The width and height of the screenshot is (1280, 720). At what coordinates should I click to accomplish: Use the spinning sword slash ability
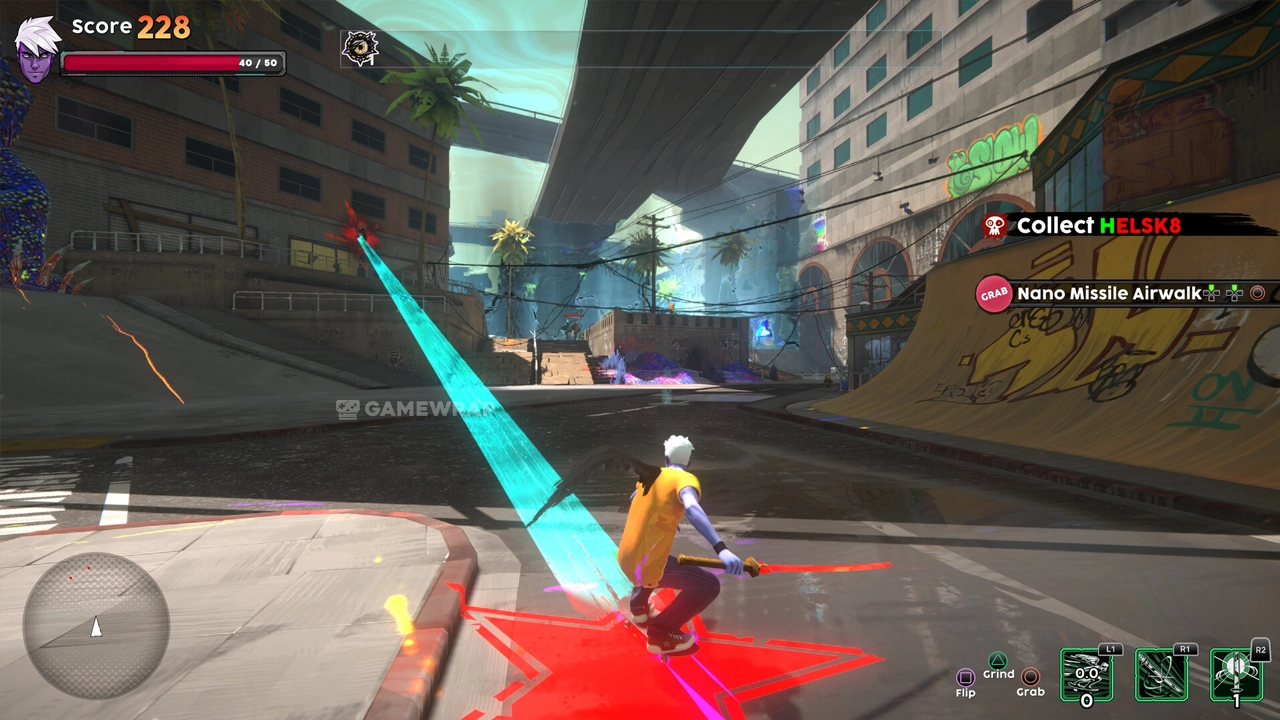click(1161, 674)
